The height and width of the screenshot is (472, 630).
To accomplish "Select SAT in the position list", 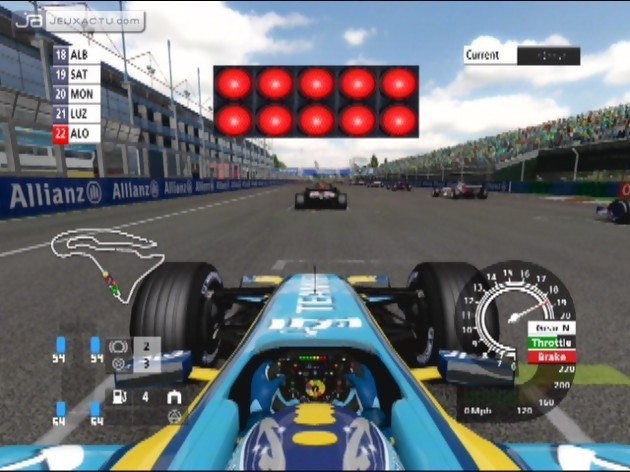I will [76, 74].
